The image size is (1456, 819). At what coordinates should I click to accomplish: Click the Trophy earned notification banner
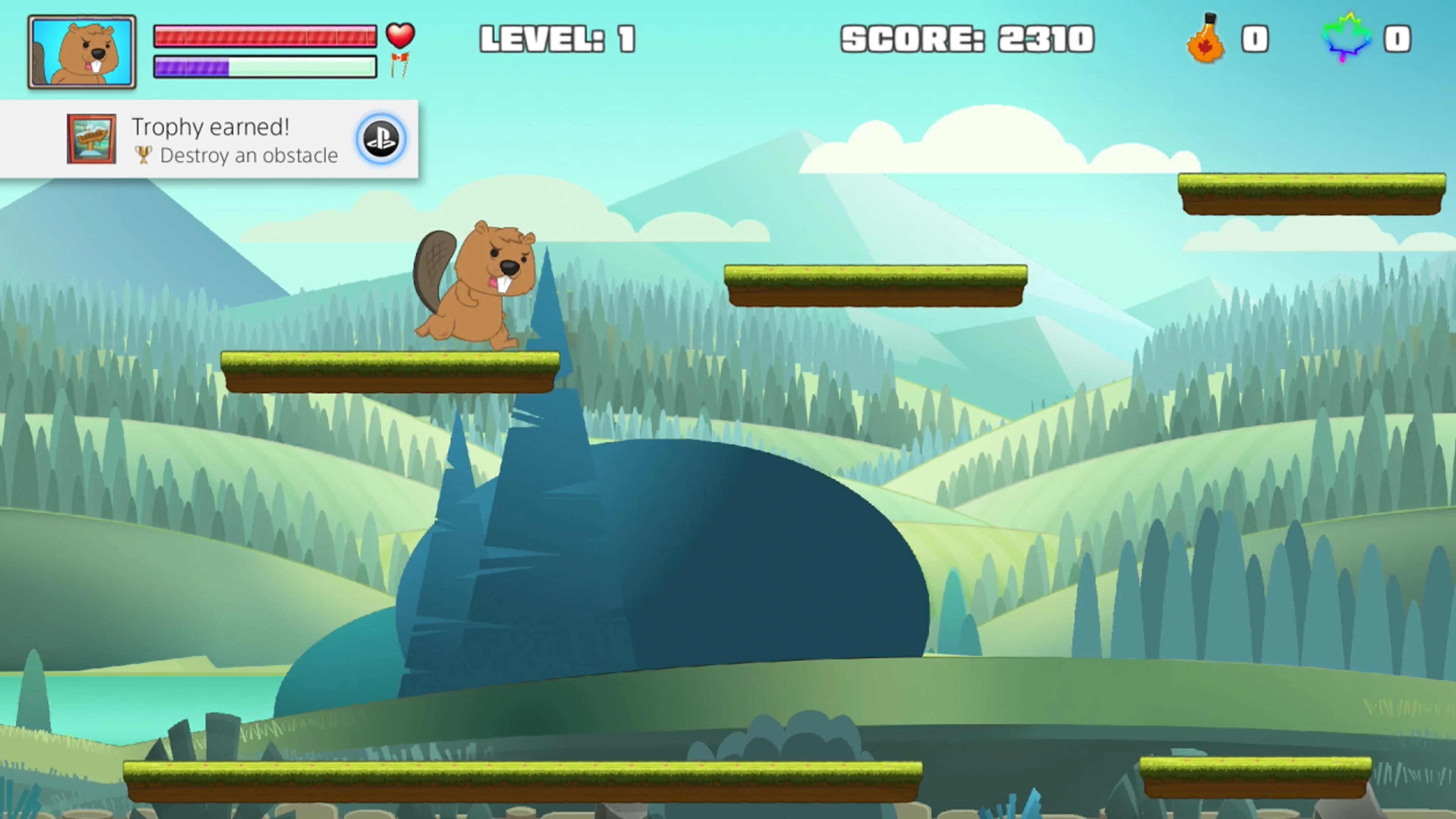[x=209, y=140]
